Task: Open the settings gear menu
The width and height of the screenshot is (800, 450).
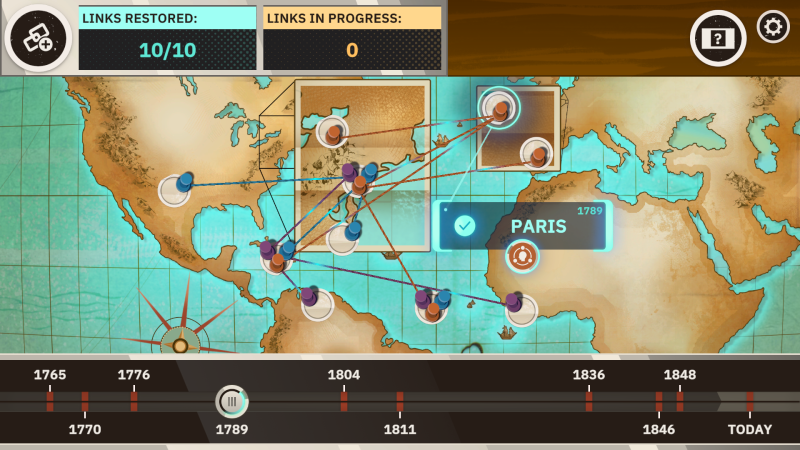Action: (772, 27)
